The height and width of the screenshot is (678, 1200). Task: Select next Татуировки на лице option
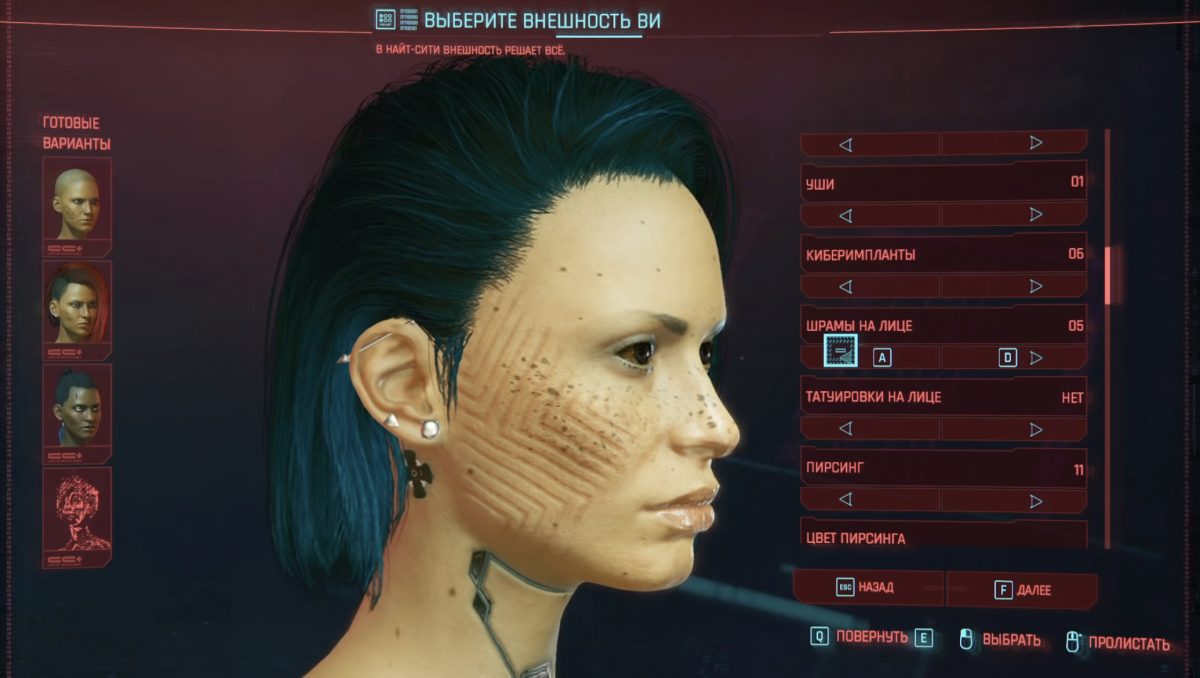pos(1036,429)
